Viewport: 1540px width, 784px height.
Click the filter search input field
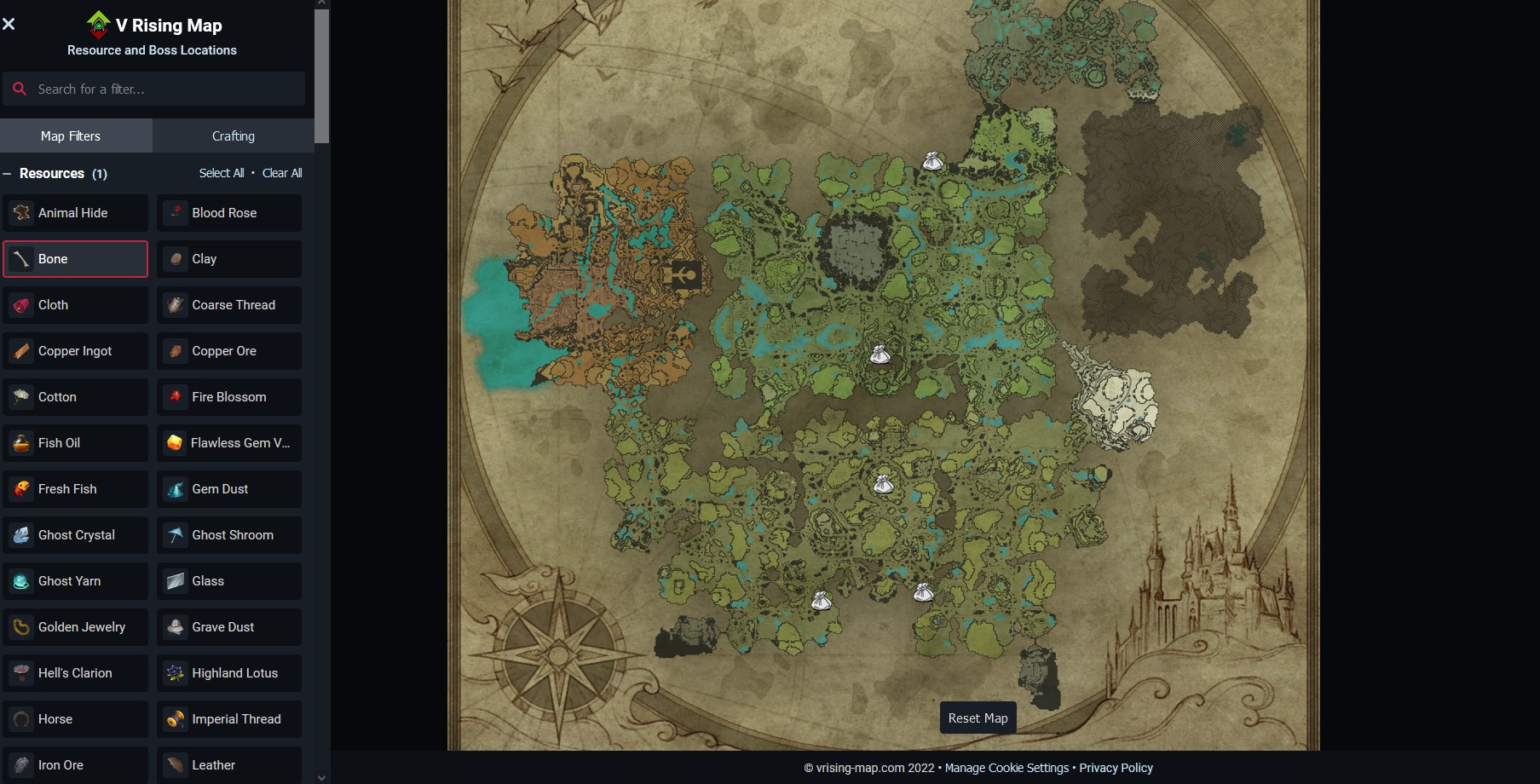coord(153,88)
